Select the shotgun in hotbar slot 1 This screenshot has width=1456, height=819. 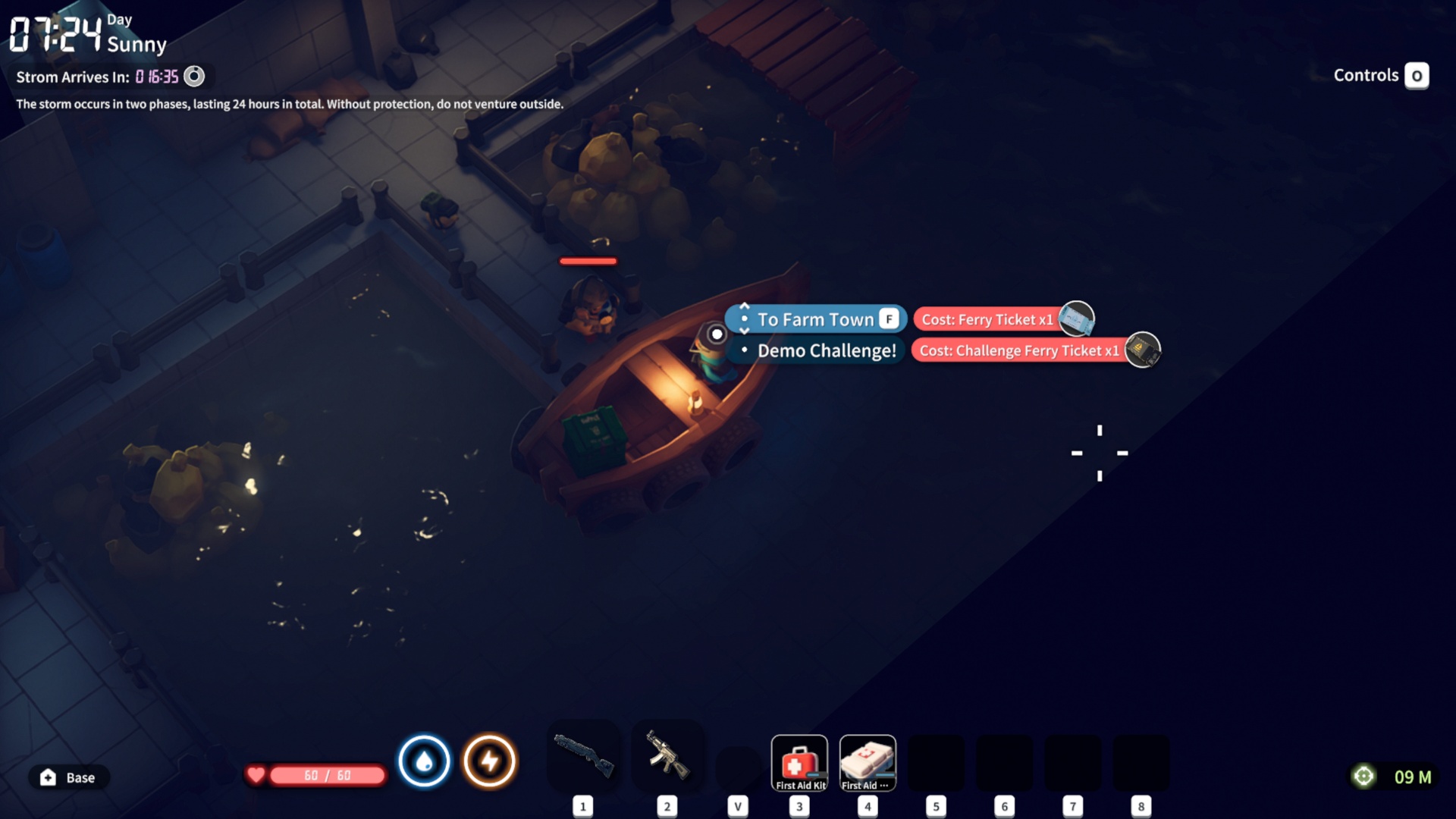point(583,756)
